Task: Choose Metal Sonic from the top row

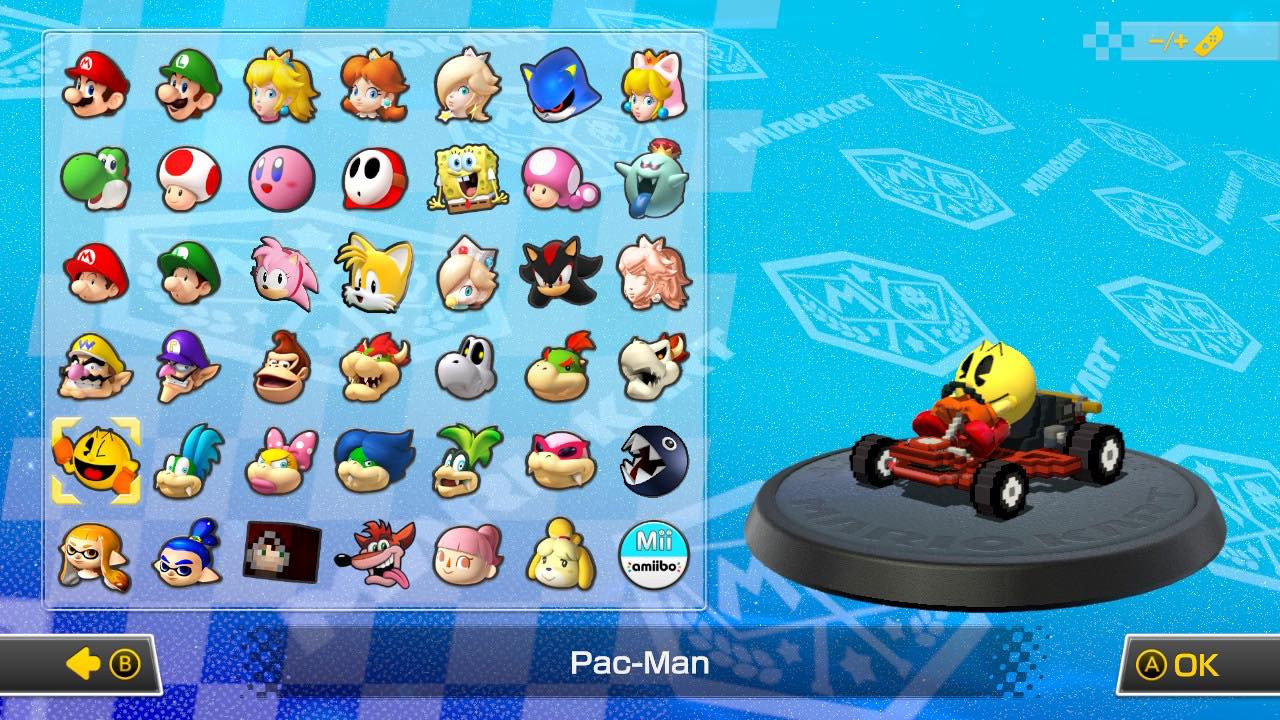Action: [561, 86]
